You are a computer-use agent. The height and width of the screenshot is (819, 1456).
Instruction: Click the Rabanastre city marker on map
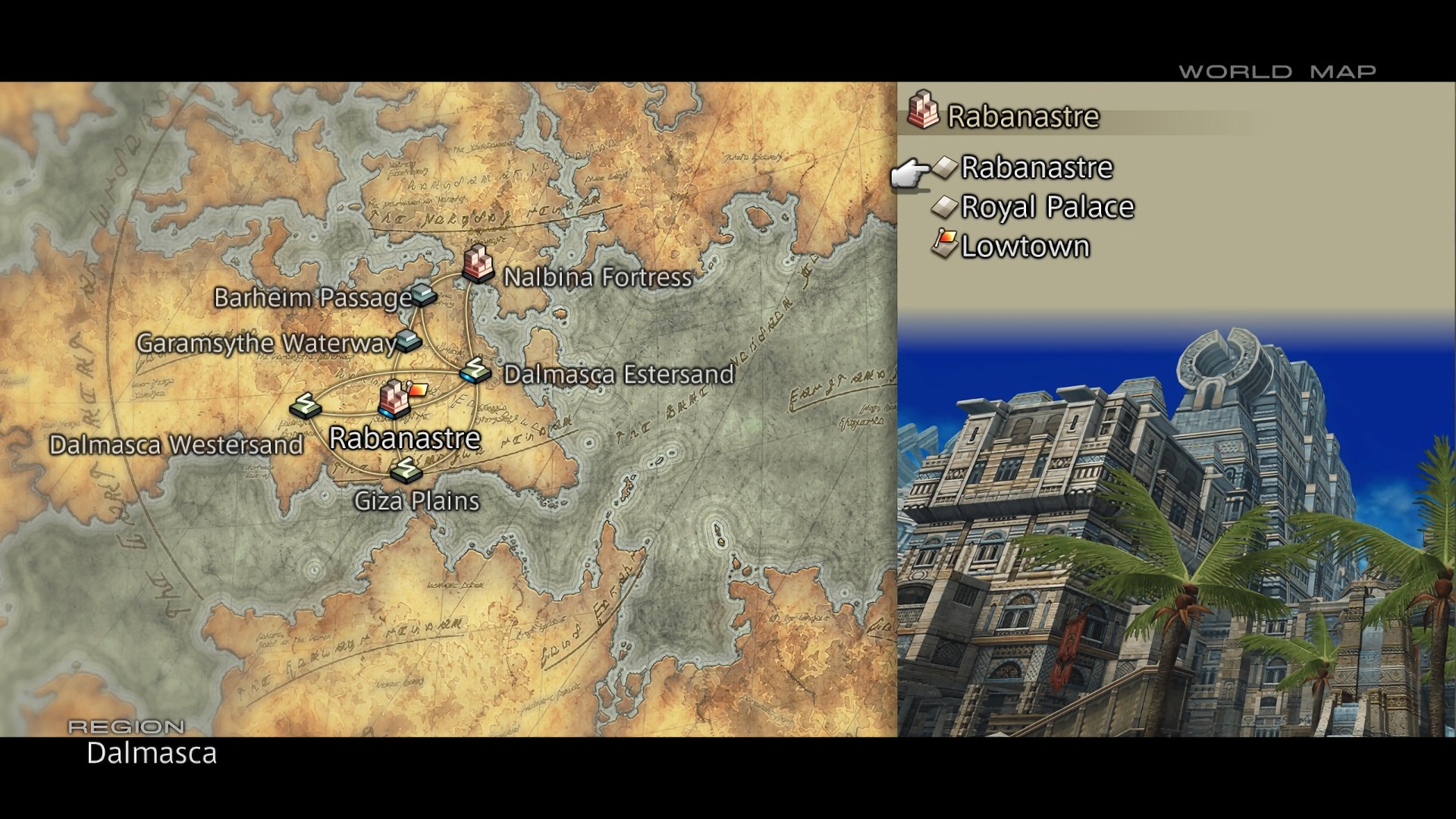393,399
